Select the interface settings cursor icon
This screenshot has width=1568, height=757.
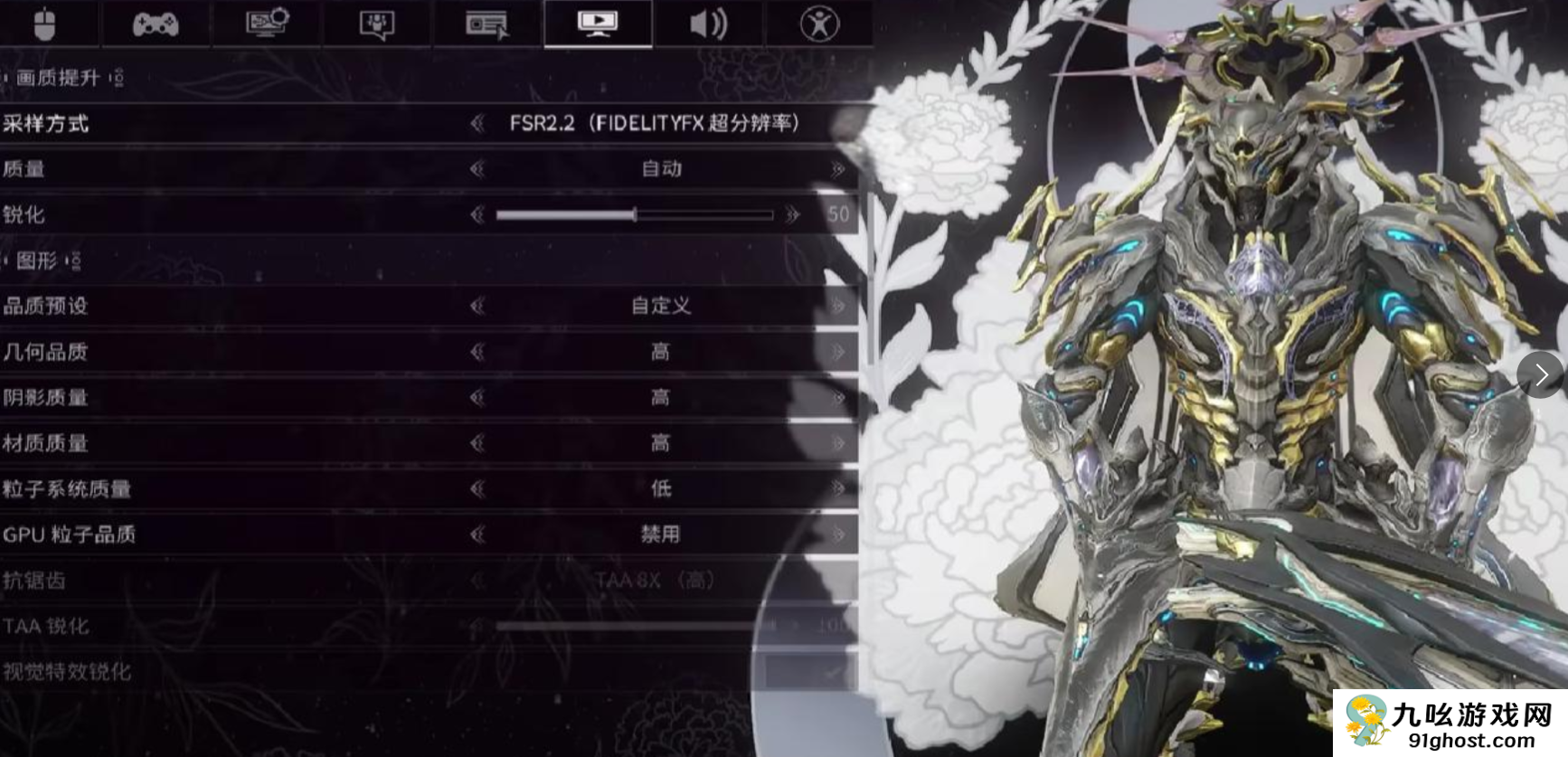point(488,24)
